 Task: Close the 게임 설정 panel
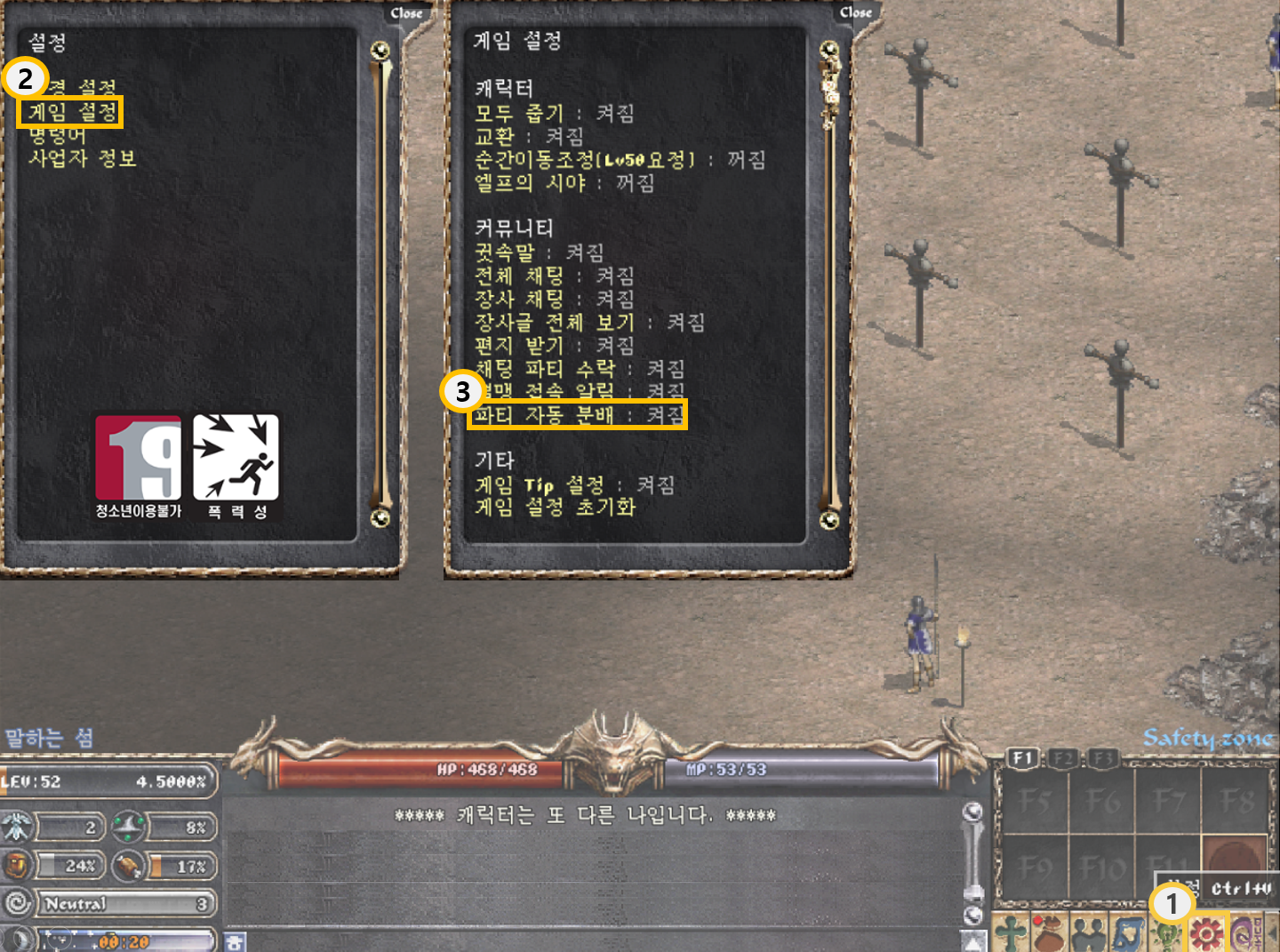point(855,12)
